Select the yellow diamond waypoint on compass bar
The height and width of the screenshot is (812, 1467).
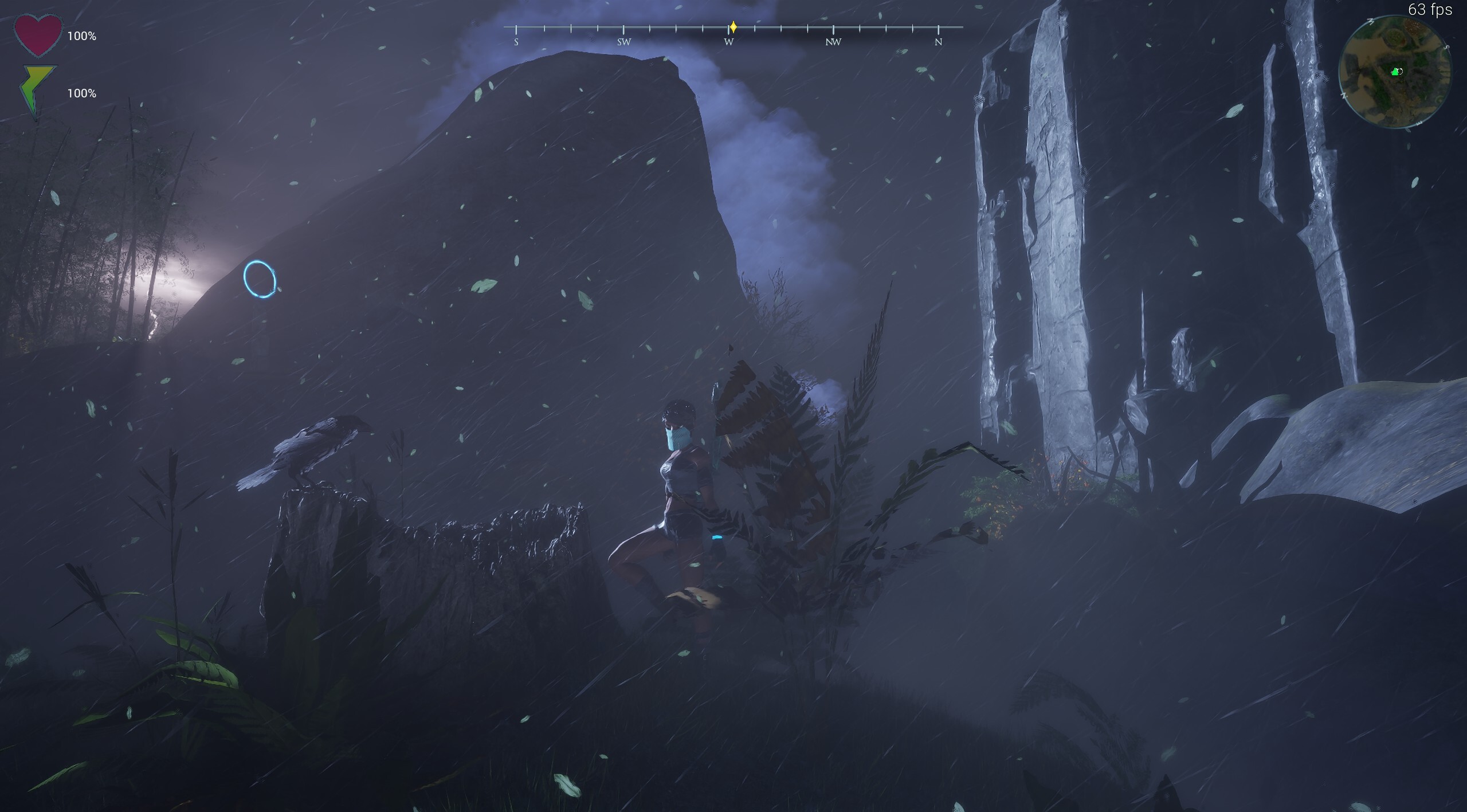pyautogui.click(x=732, y=26)
